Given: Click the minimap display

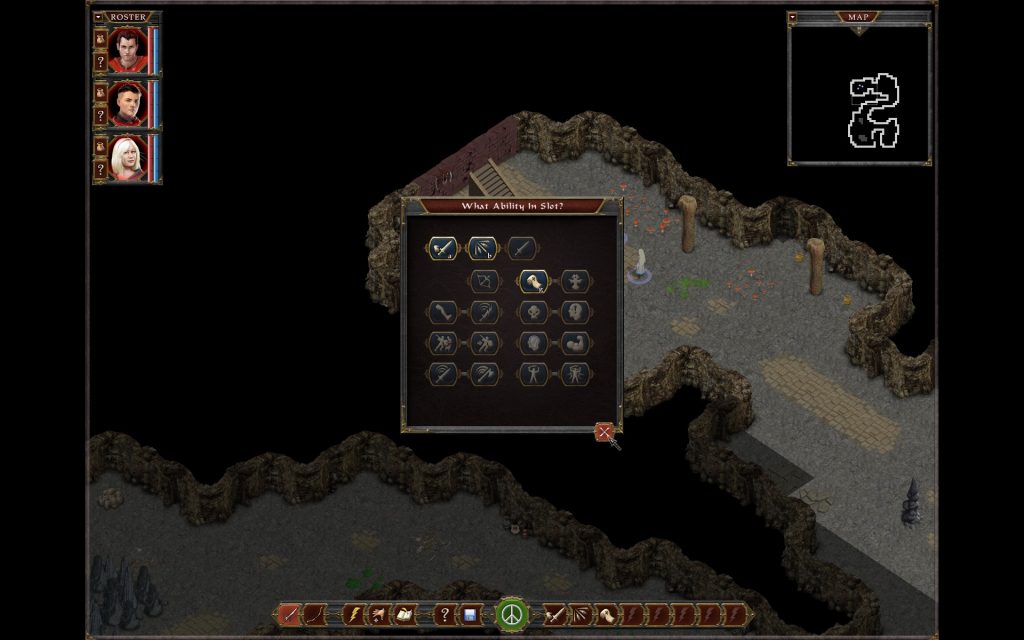Looking at the screenshot, I should coord(860,95).
